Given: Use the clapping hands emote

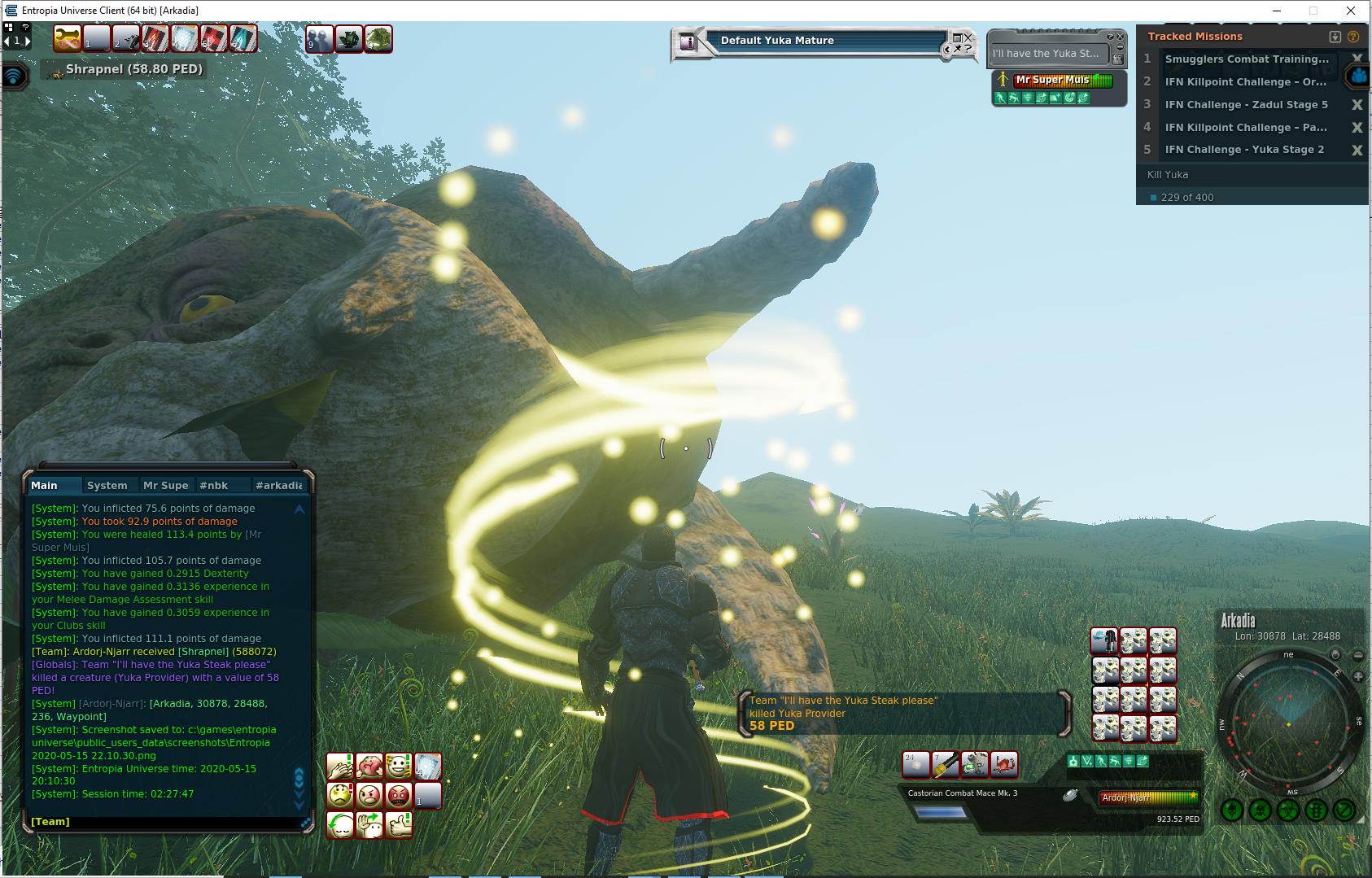Looking at the screenshot, I should pyautogui.click(x=339, y=767).
